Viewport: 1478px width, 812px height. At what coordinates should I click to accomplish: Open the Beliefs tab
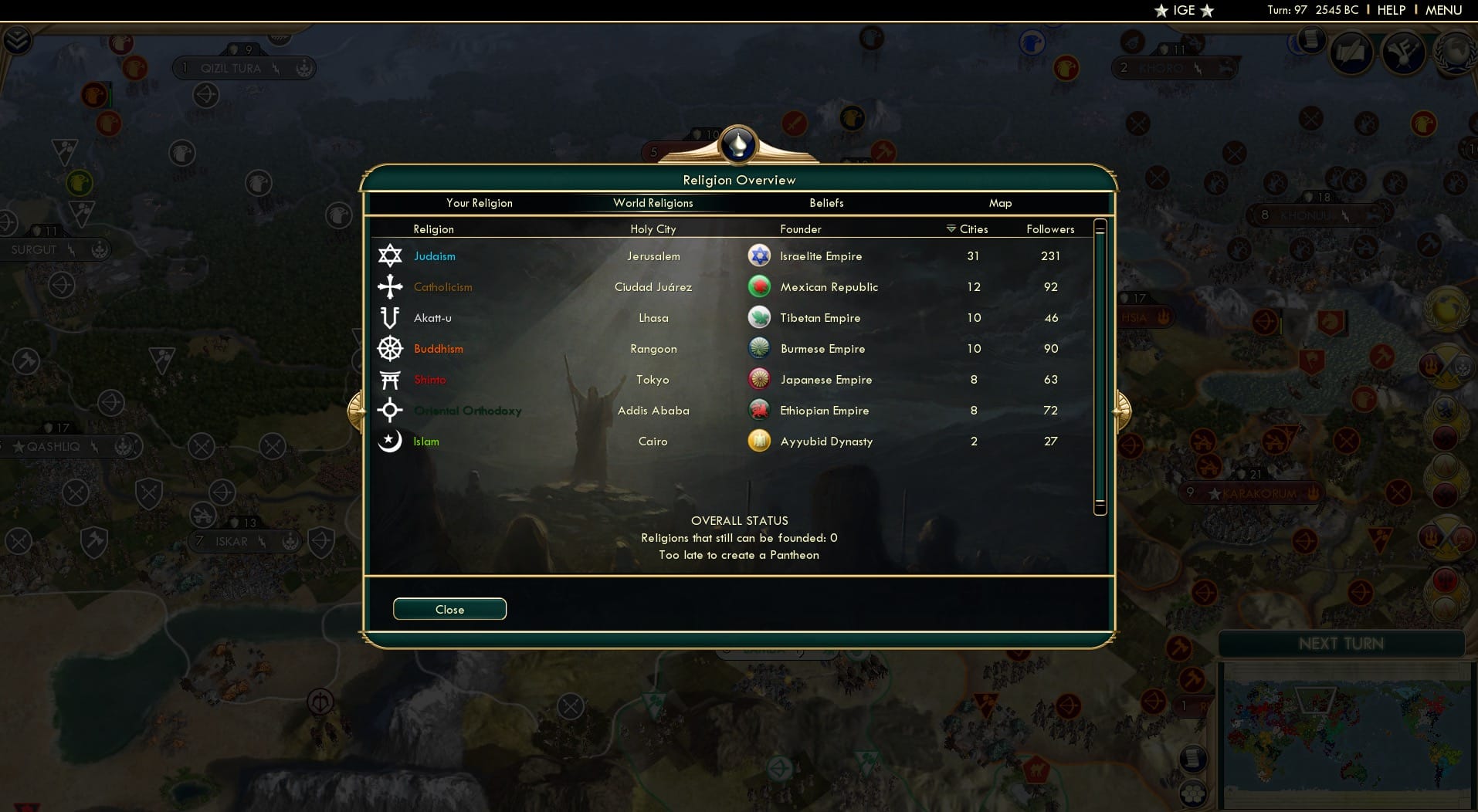point(826,203)
